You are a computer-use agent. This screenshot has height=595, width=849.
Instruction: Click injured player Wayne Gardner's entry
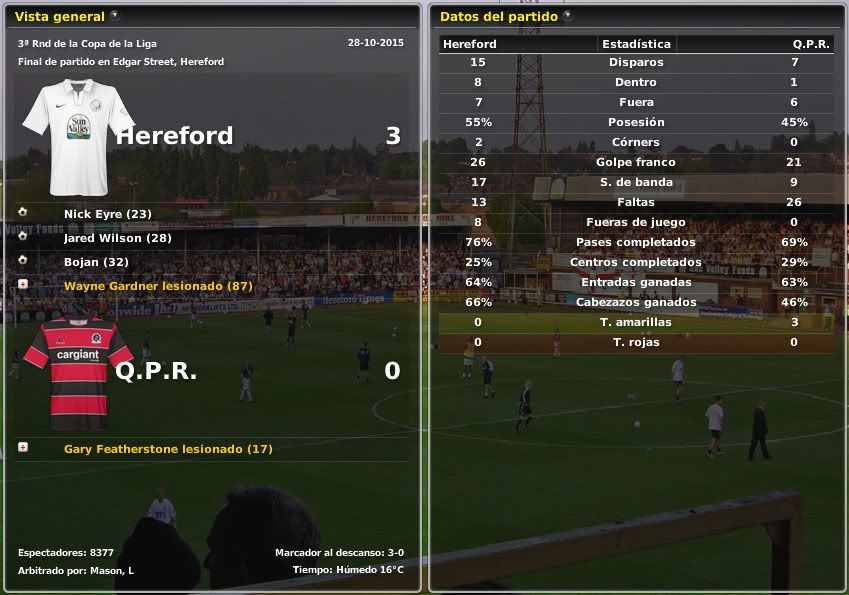coord(157,286)
